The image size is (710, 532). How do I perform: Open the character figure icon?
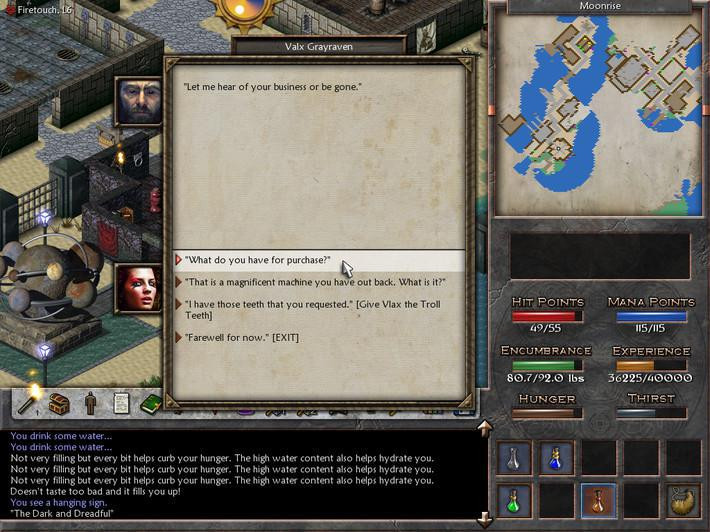(x=90, y=404)
